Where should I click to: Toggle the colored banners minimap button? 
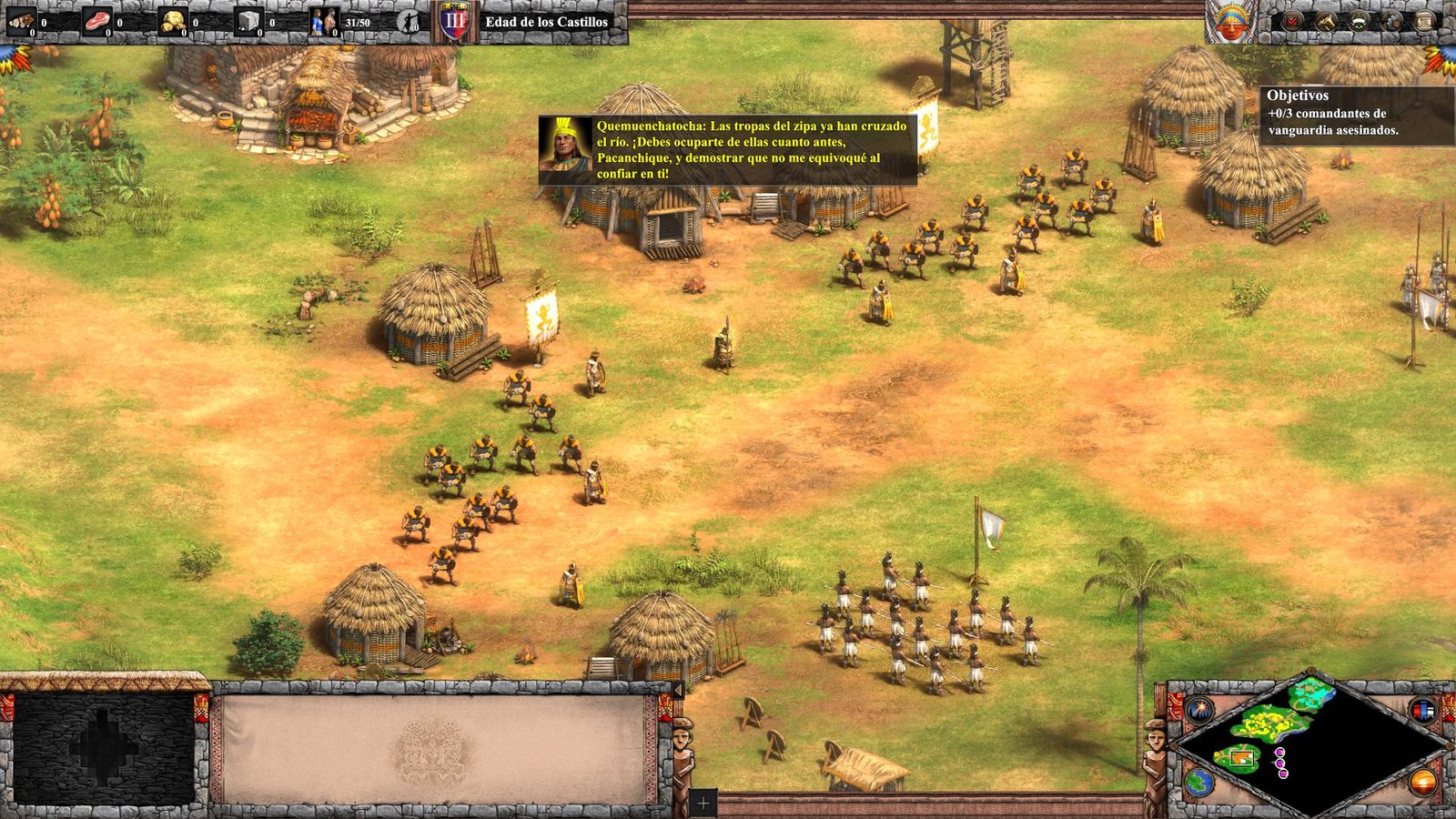[x=1423, y=710]
